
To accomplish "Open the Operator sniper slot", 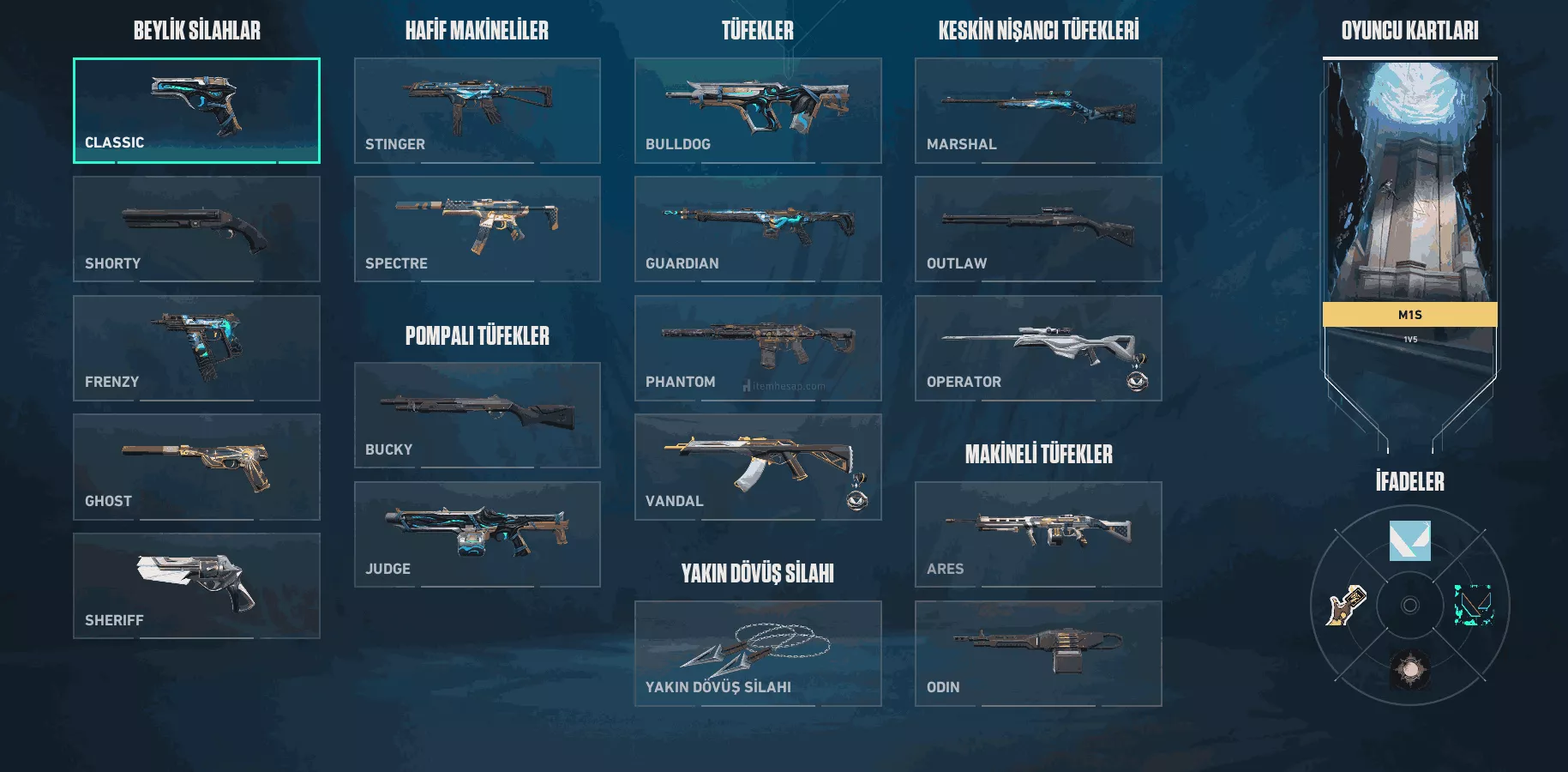I will coord(1038,348).
